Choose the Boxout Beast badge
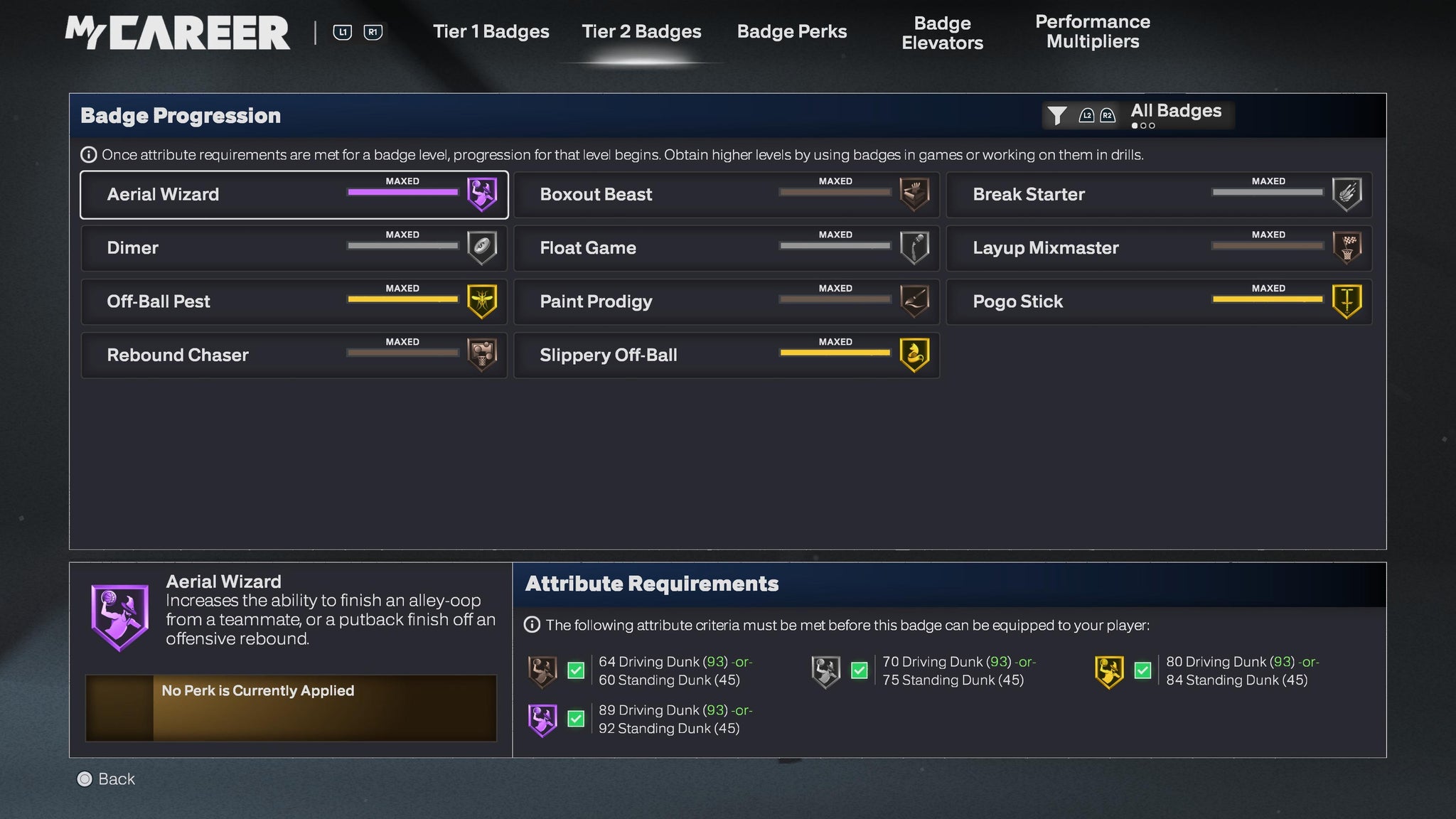1456x819 pixels. point(726,195)
